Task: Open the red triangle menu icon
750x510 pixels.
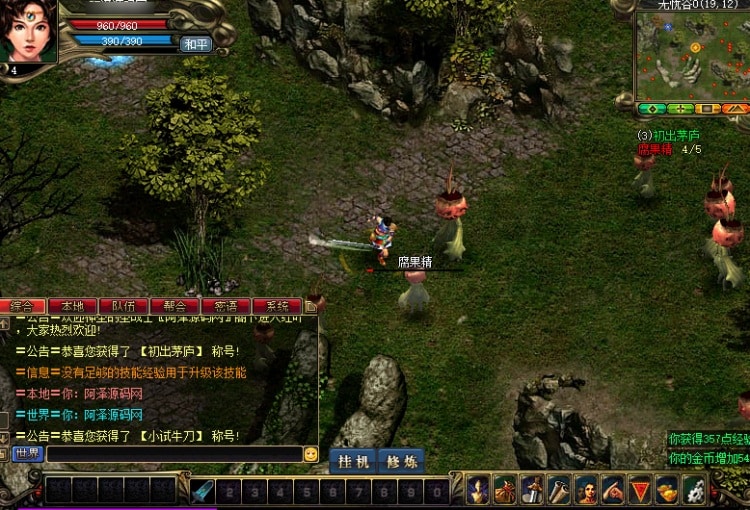Action: 640,490
